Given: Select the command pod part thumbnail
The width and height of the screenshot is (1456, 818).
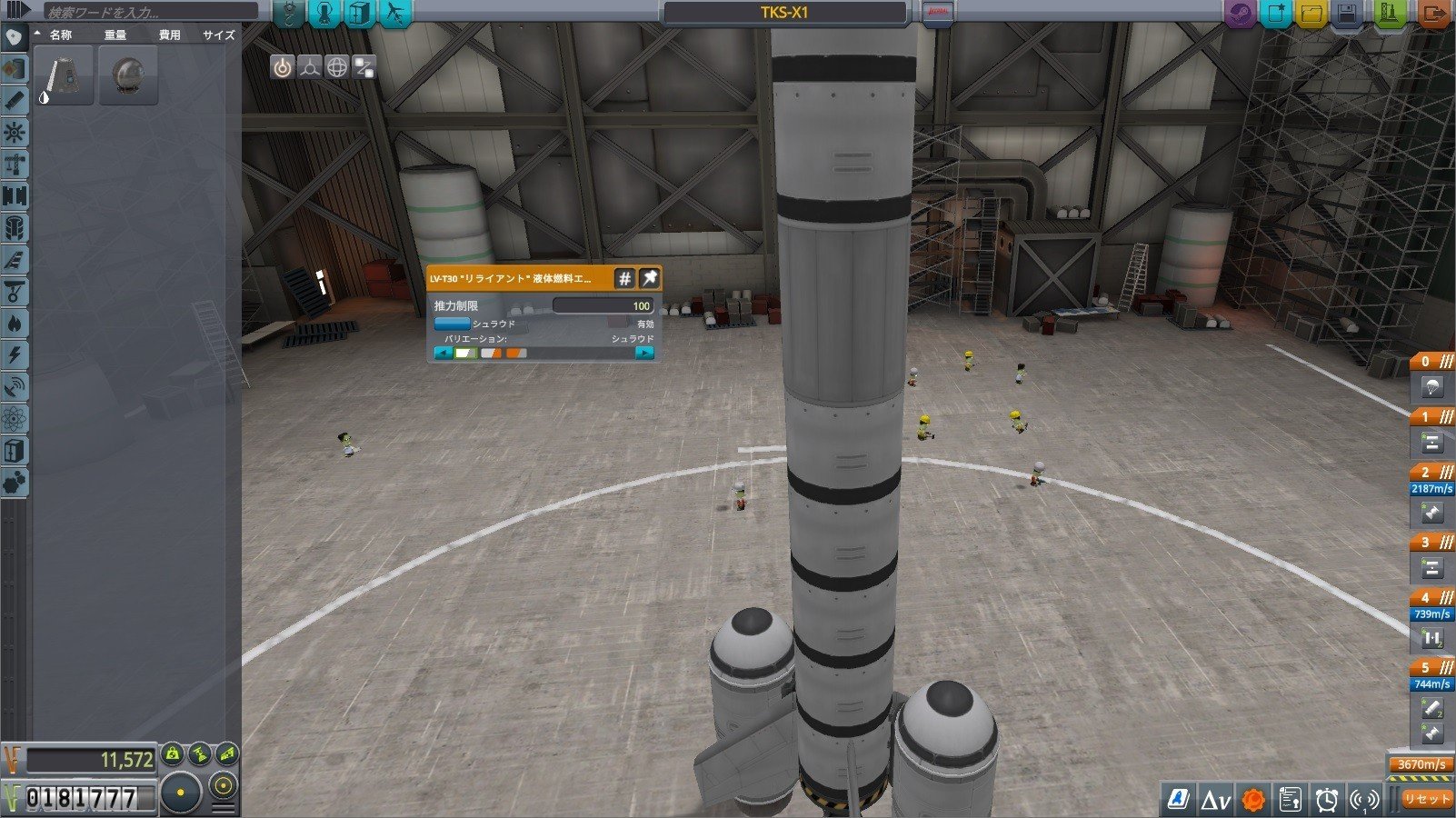Looking at the screenshot, I should tap(65, 75).
